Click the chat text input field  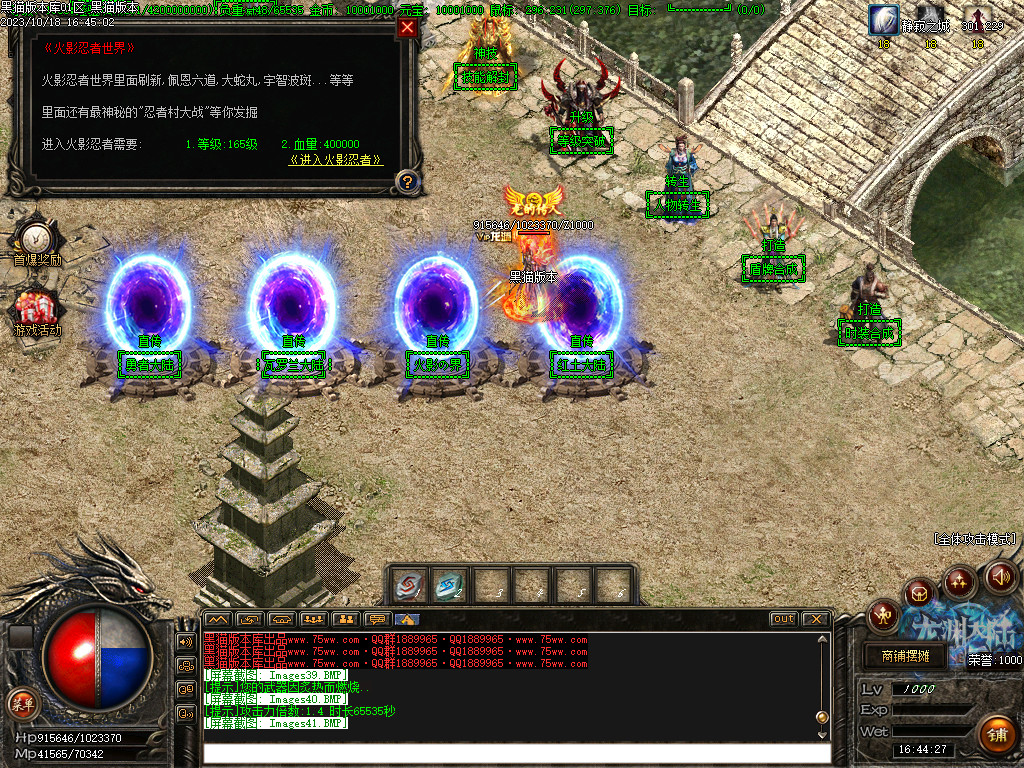point(515,753)
